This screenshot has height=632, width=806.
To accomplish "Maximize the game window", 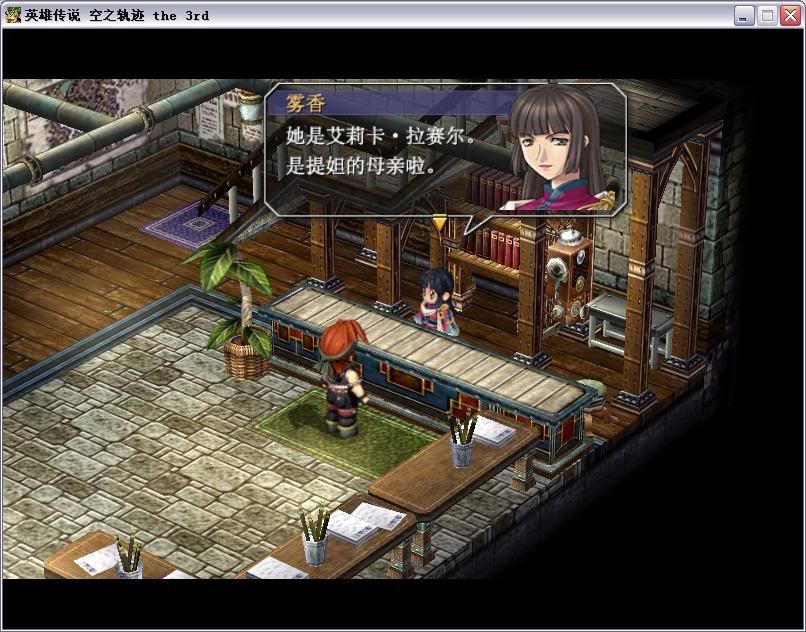I will point(767,15).
